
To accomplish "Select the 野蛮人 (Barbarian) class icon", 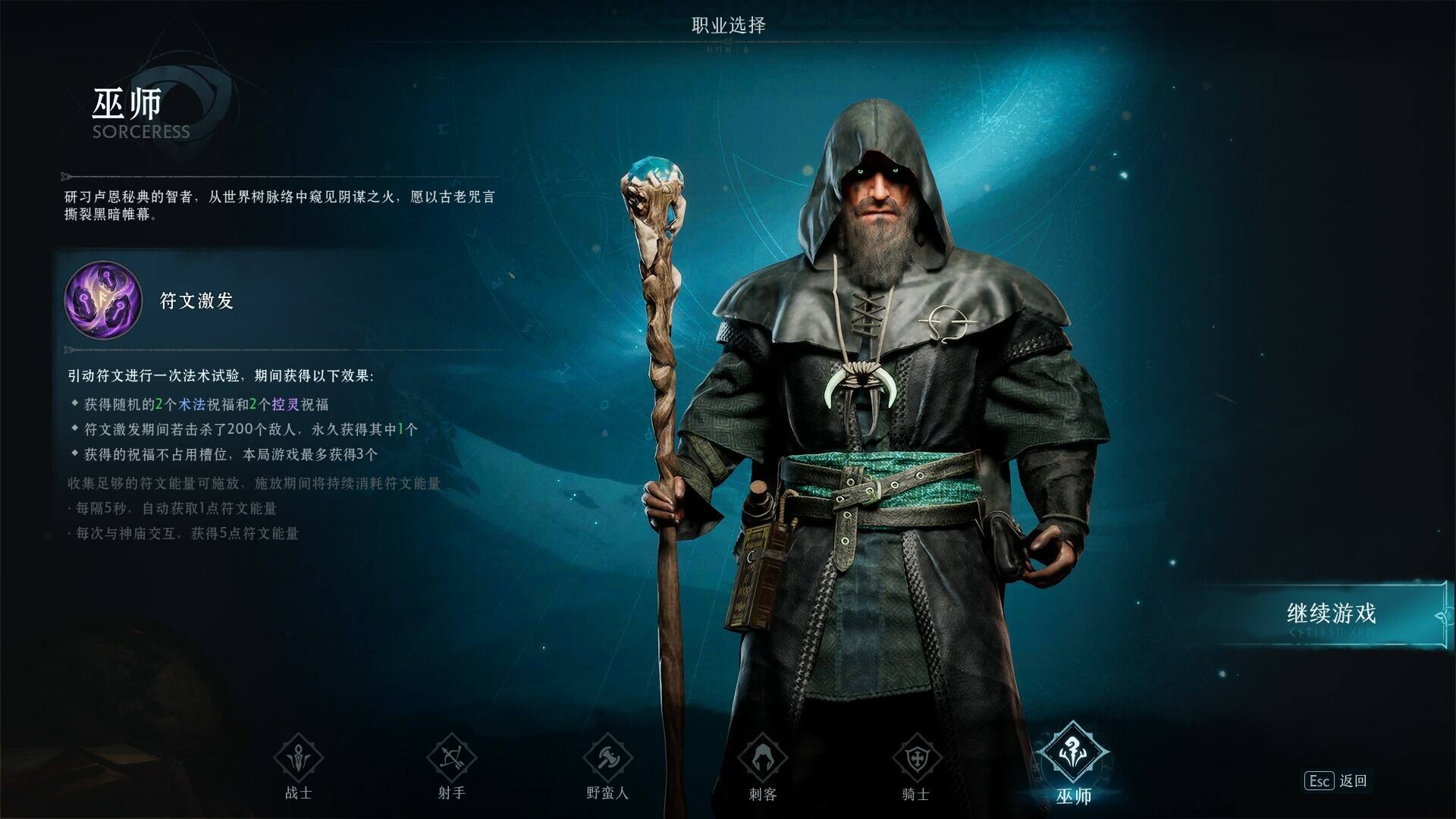I will (607, 756).
